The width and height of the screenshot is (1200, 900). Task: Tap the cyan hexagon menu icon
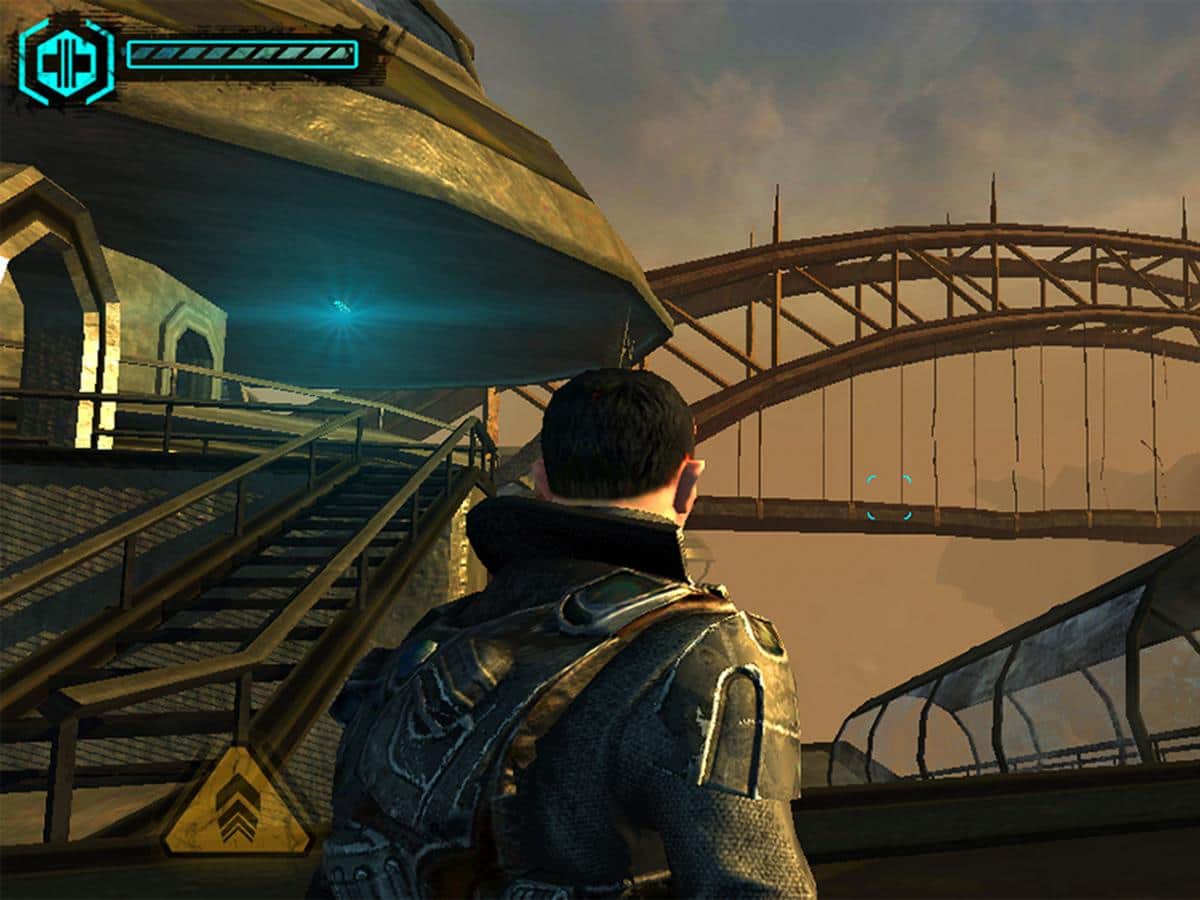pyautogui.click(x=65, y=62)
